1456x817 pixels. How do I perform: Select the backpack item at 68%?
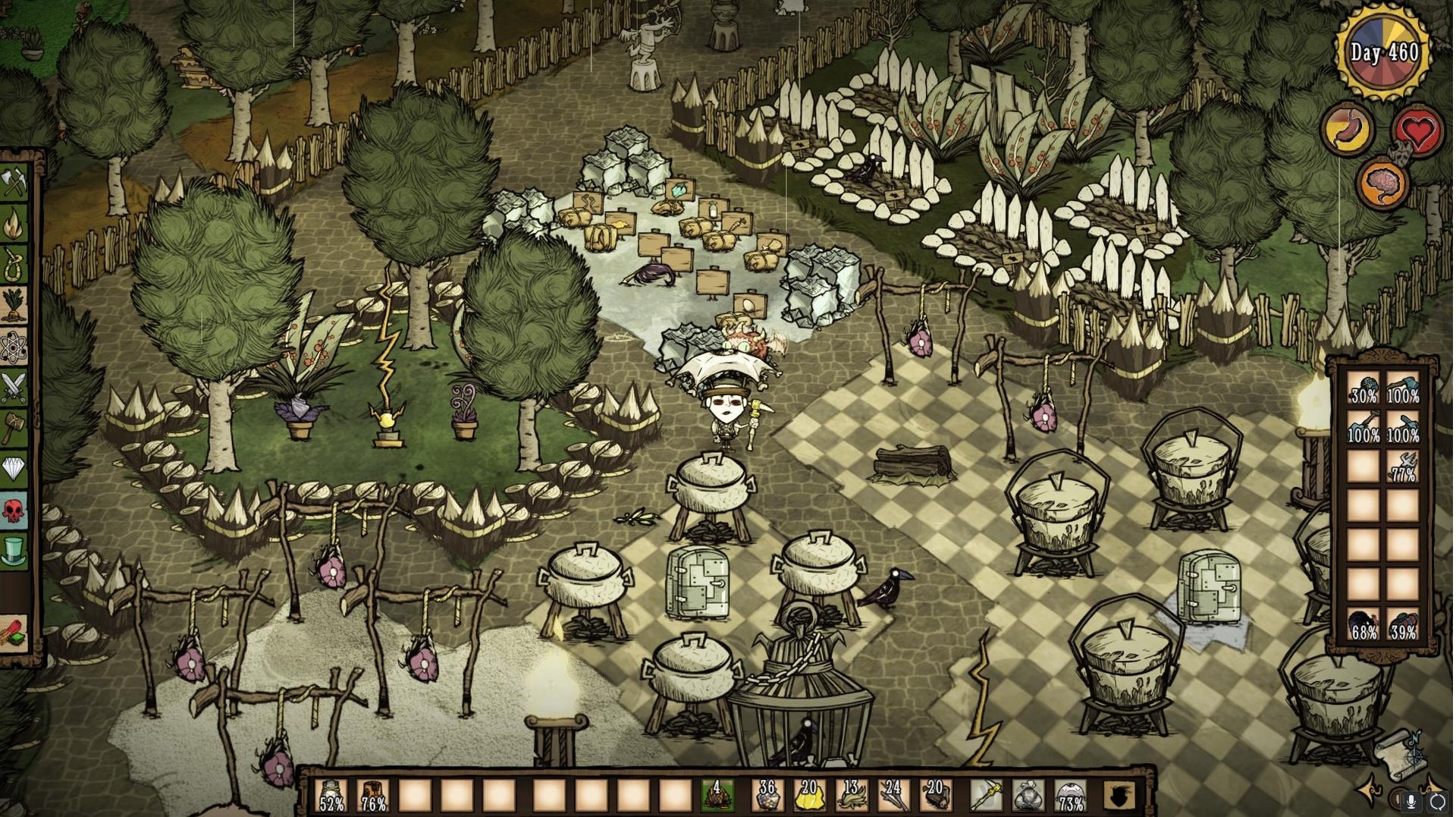click(x=1363, y=625)
